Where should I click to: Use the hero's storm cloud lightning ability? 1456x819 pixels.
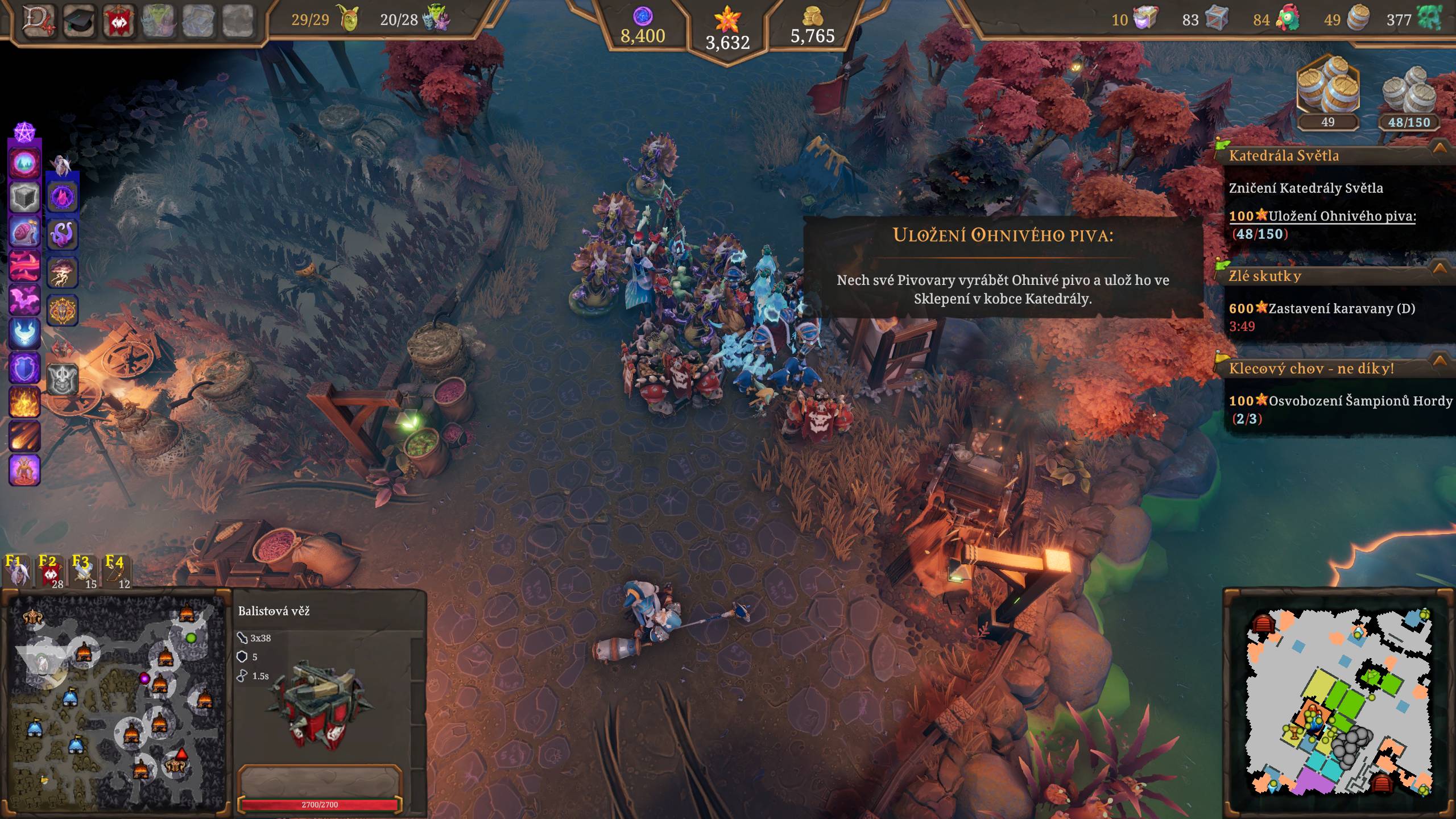click(62, 272)
